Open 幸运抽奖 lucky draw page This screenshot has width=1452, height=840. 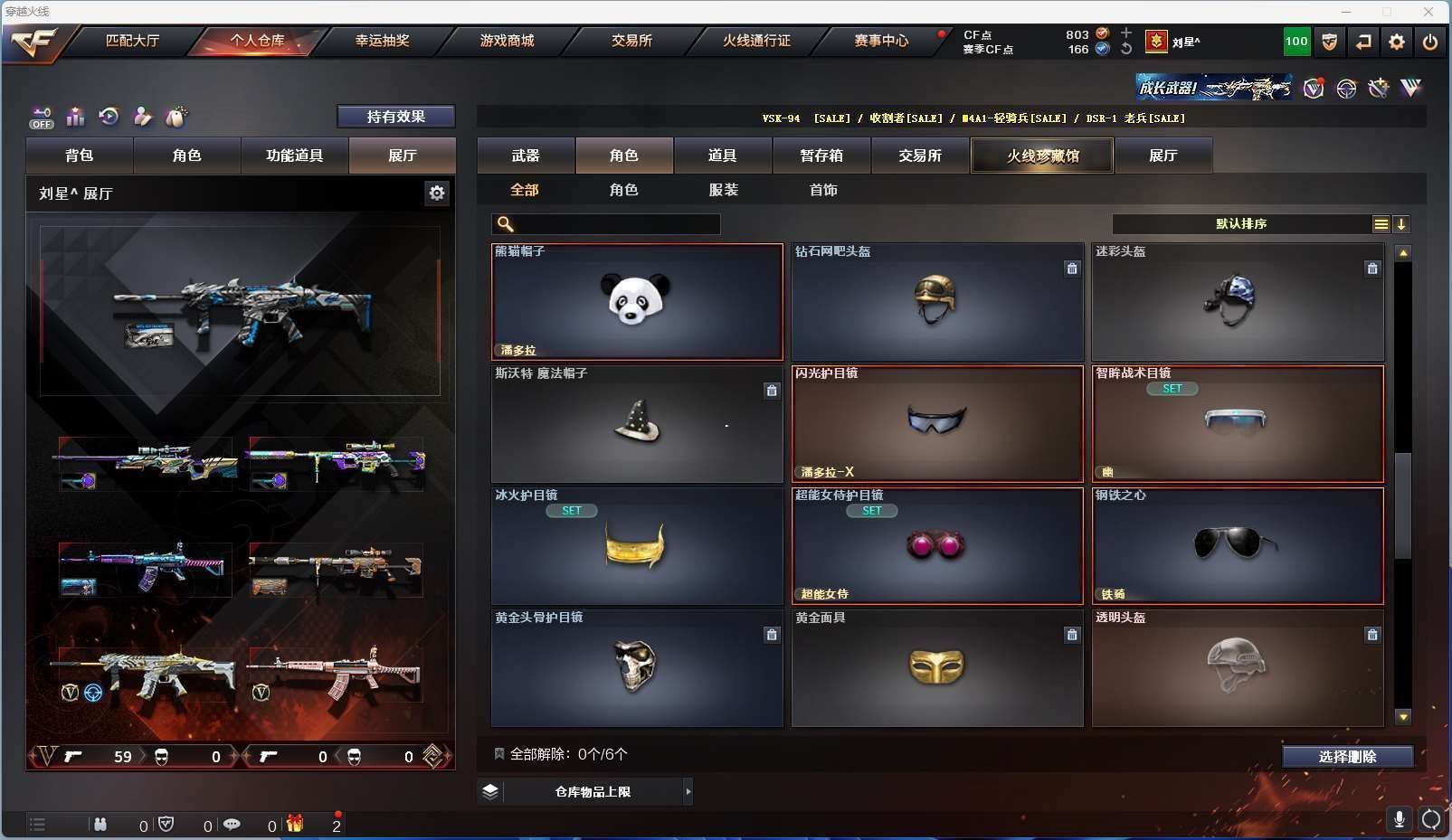pos(382,41)
